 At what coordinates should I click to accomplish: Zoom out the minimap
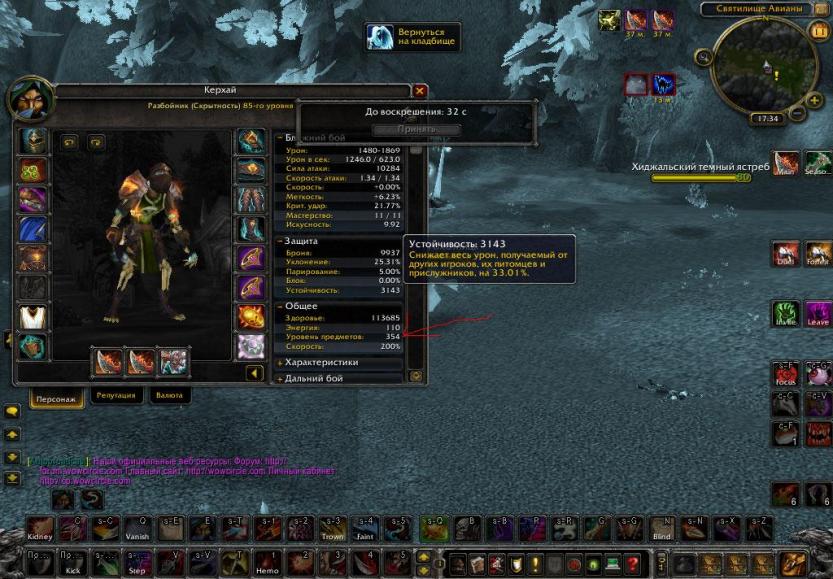pos(798,114)
